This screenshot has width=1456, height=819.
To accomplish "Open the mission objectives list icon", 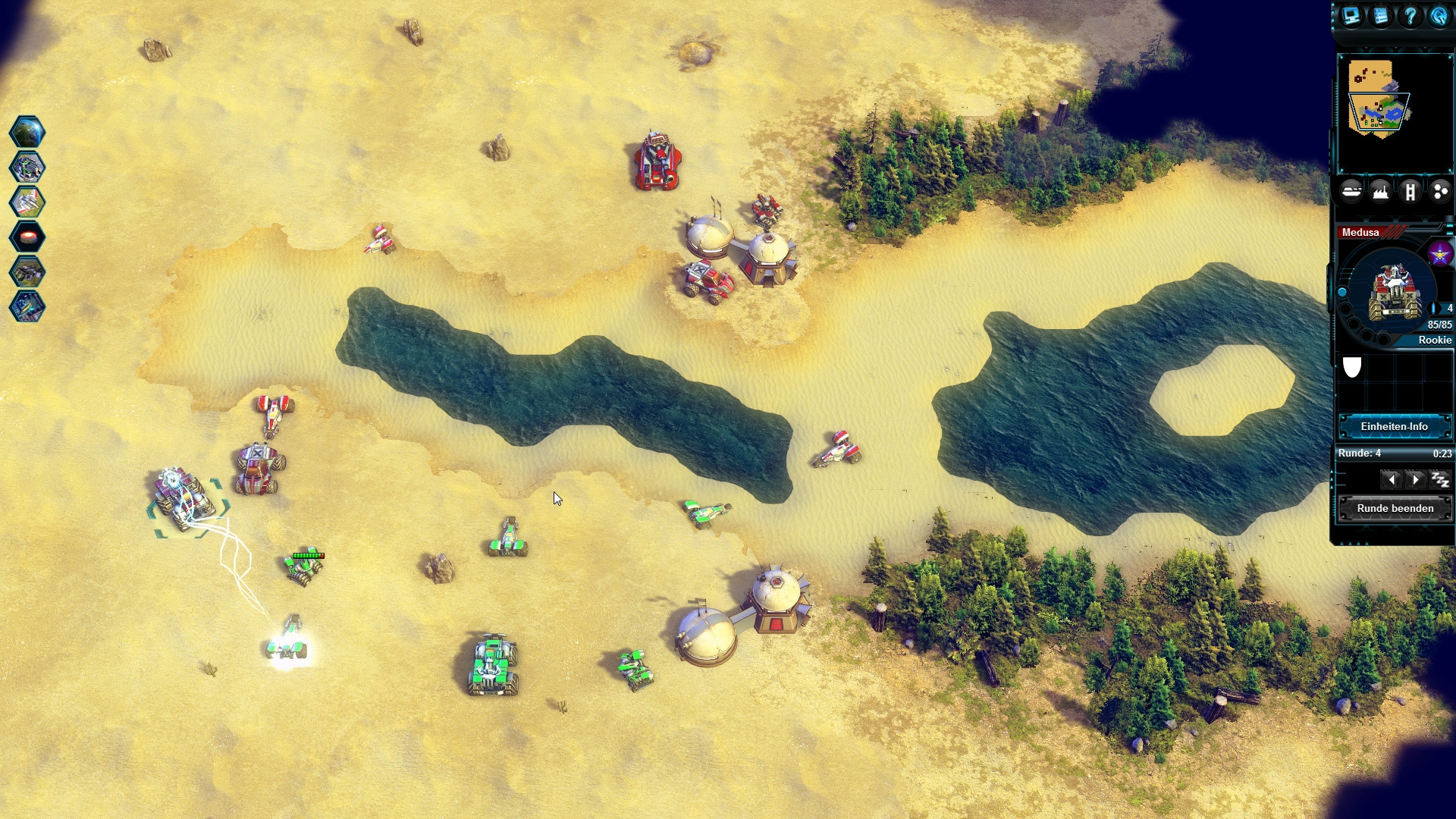I will click(x=1380, y=17).
